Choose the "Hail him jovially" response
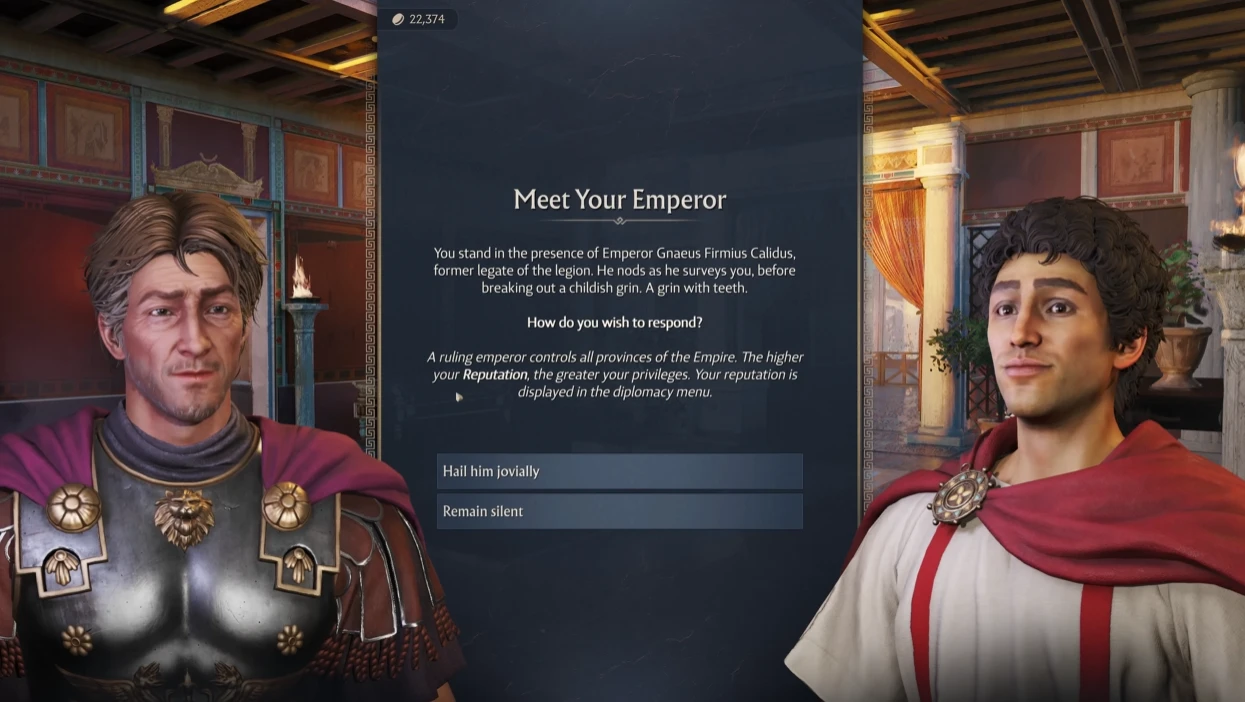 619,471
